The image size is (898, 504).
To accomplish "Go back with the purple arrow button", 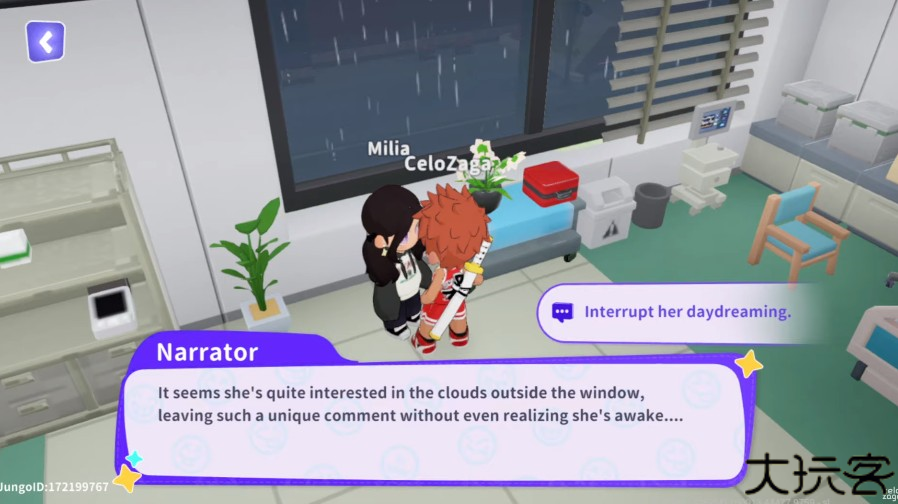I will (45, 42).
